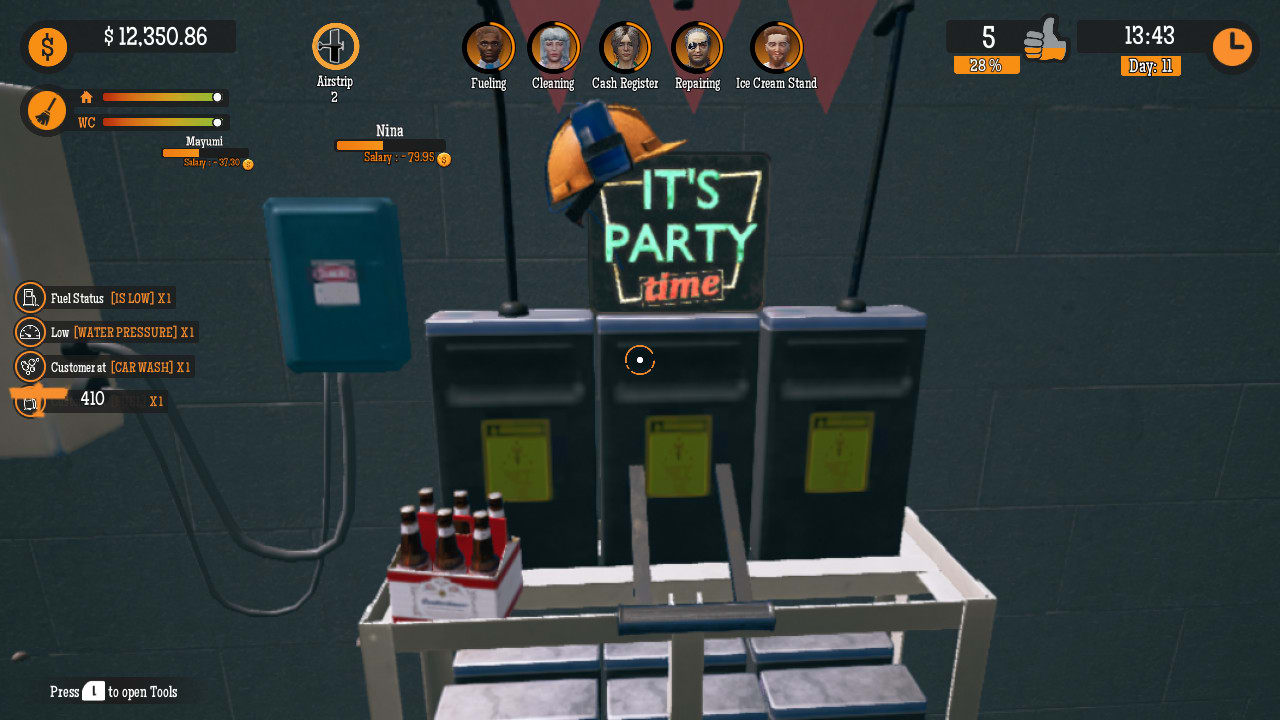This screenshot has width=1280, height=720.
Task: Open the Fuel Status IS LOW notification
Action: 110,297
